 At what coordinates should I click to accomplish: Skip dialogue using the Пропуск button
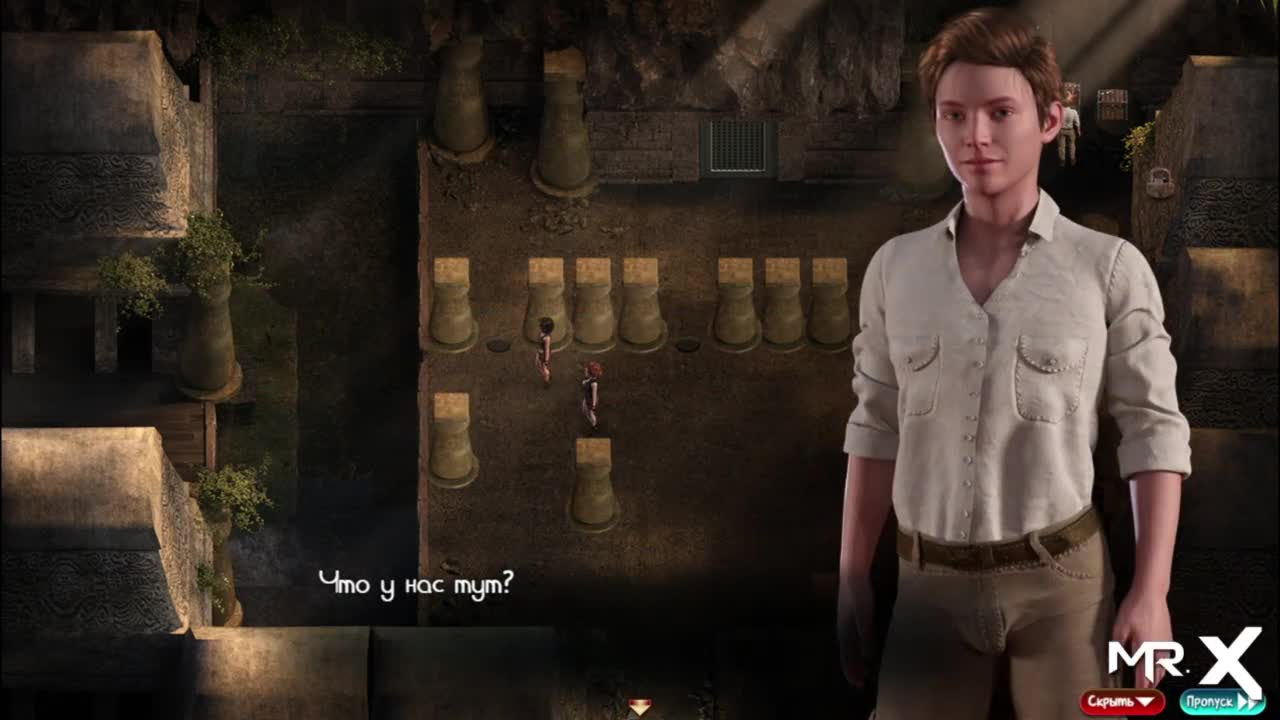(x=1221, y=702)
